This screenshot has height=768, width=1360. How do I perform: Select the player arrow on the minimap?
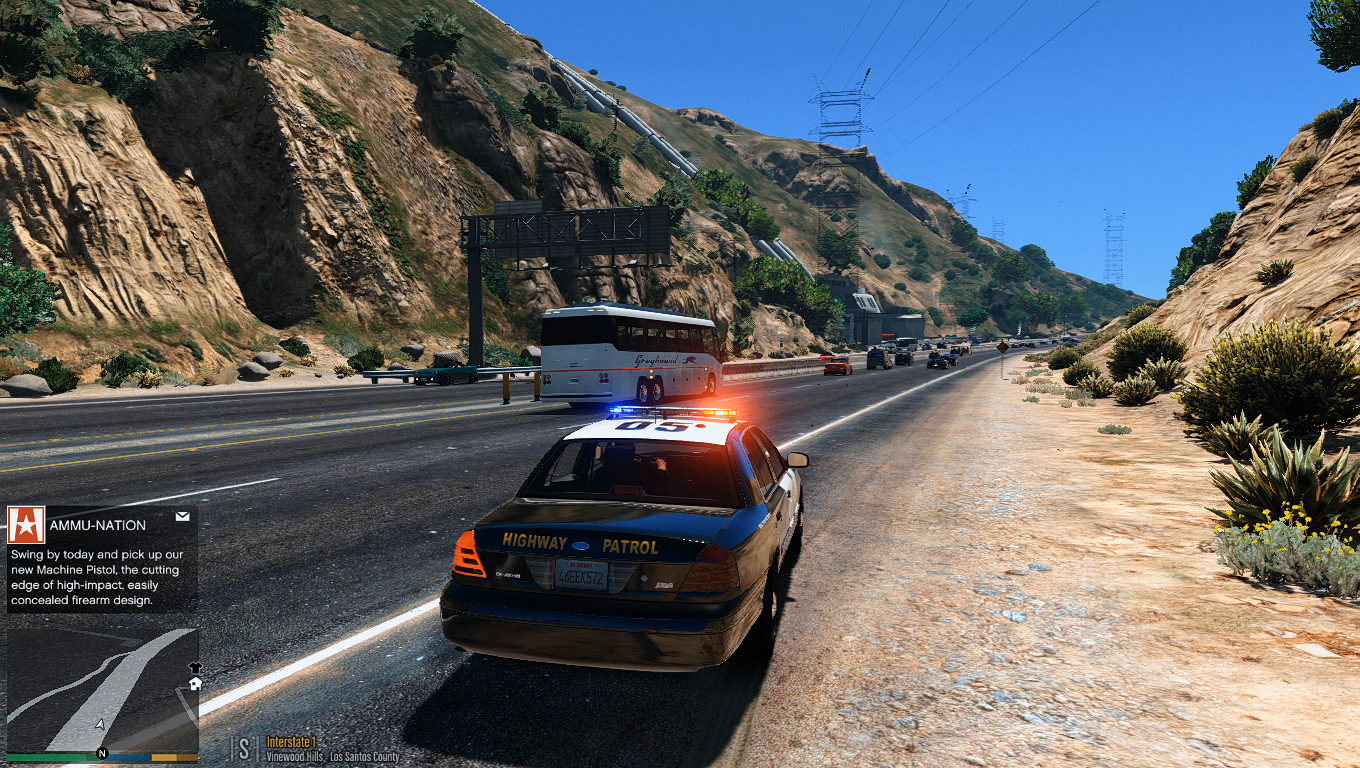99,724
